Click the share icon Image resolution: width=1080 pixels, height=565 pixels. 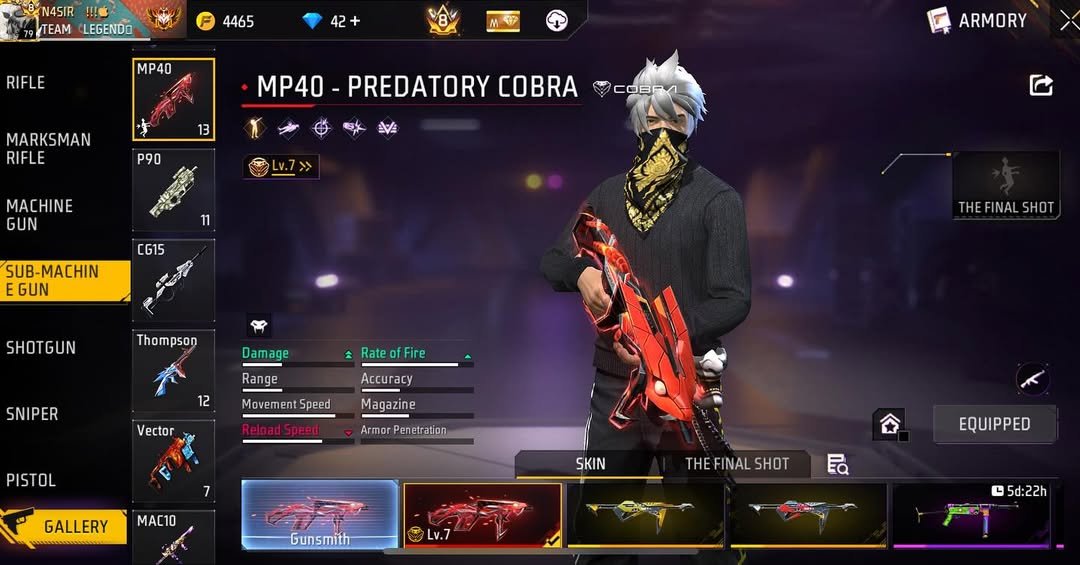click(x=1041, y=86)
